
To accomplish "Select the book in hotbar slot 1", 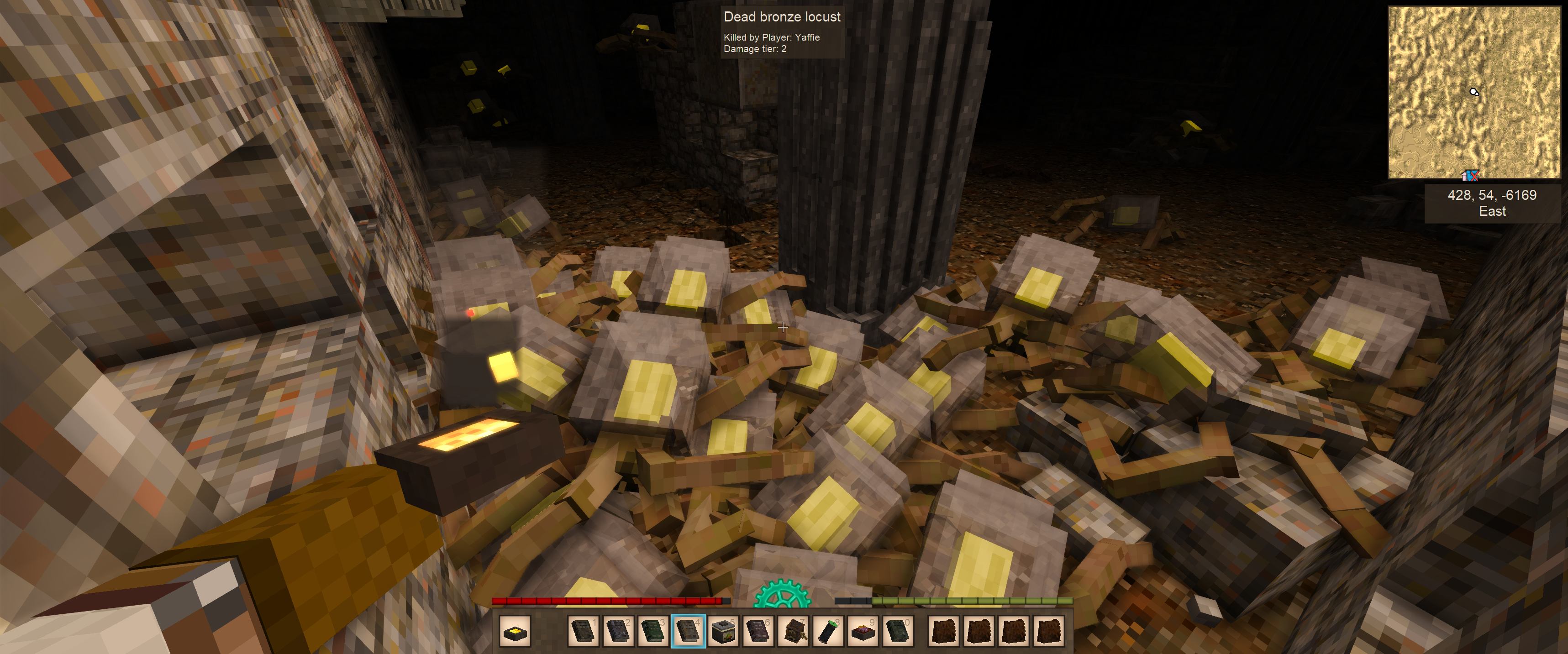I will point(583,632).
